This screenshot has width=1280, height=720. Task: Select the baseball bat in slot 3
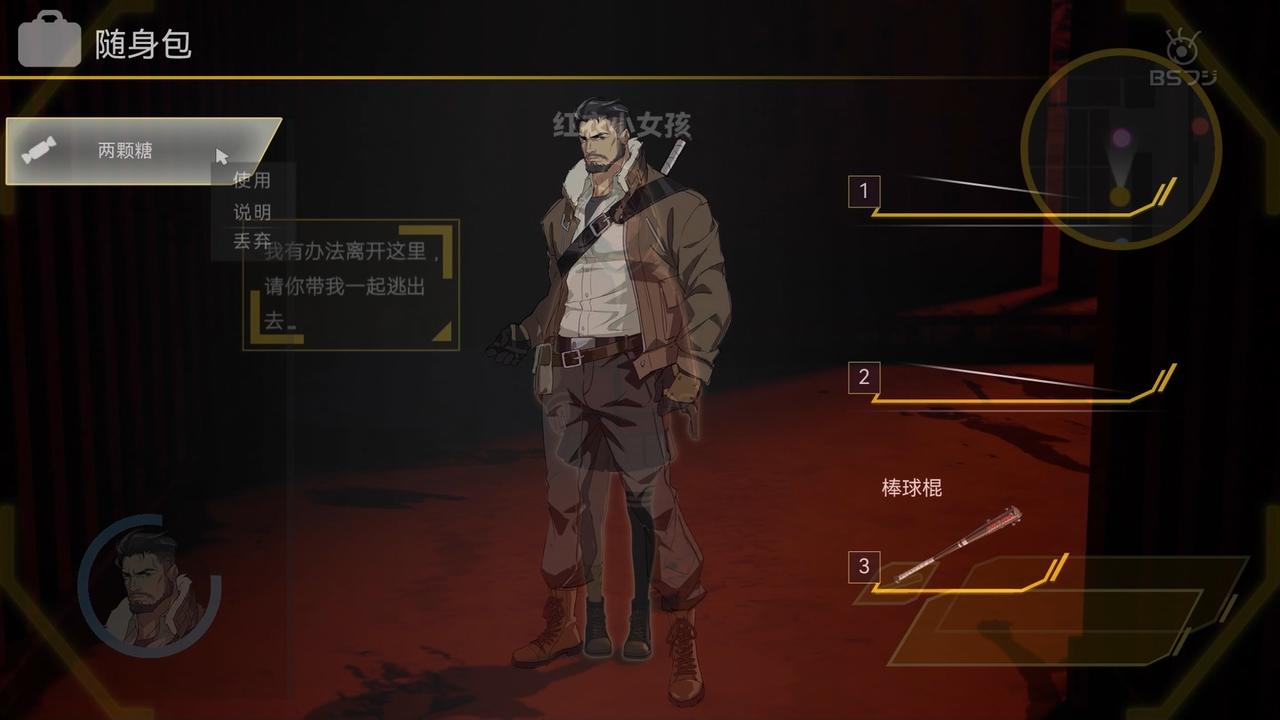tap(956, 547)
